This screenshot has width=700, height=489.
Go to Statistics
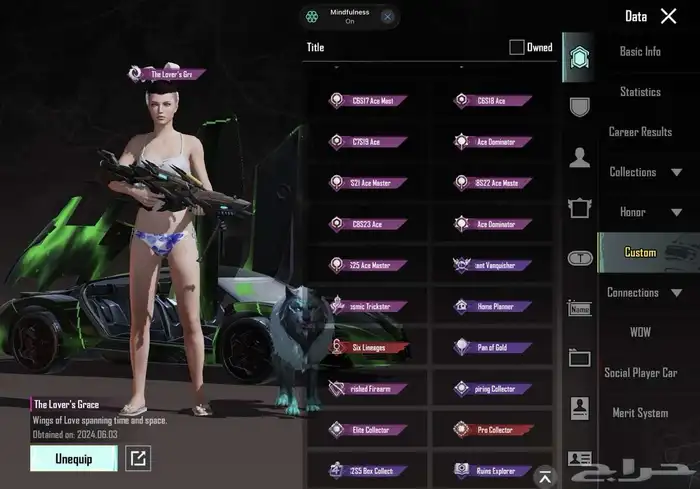click(x=640, y=92)
